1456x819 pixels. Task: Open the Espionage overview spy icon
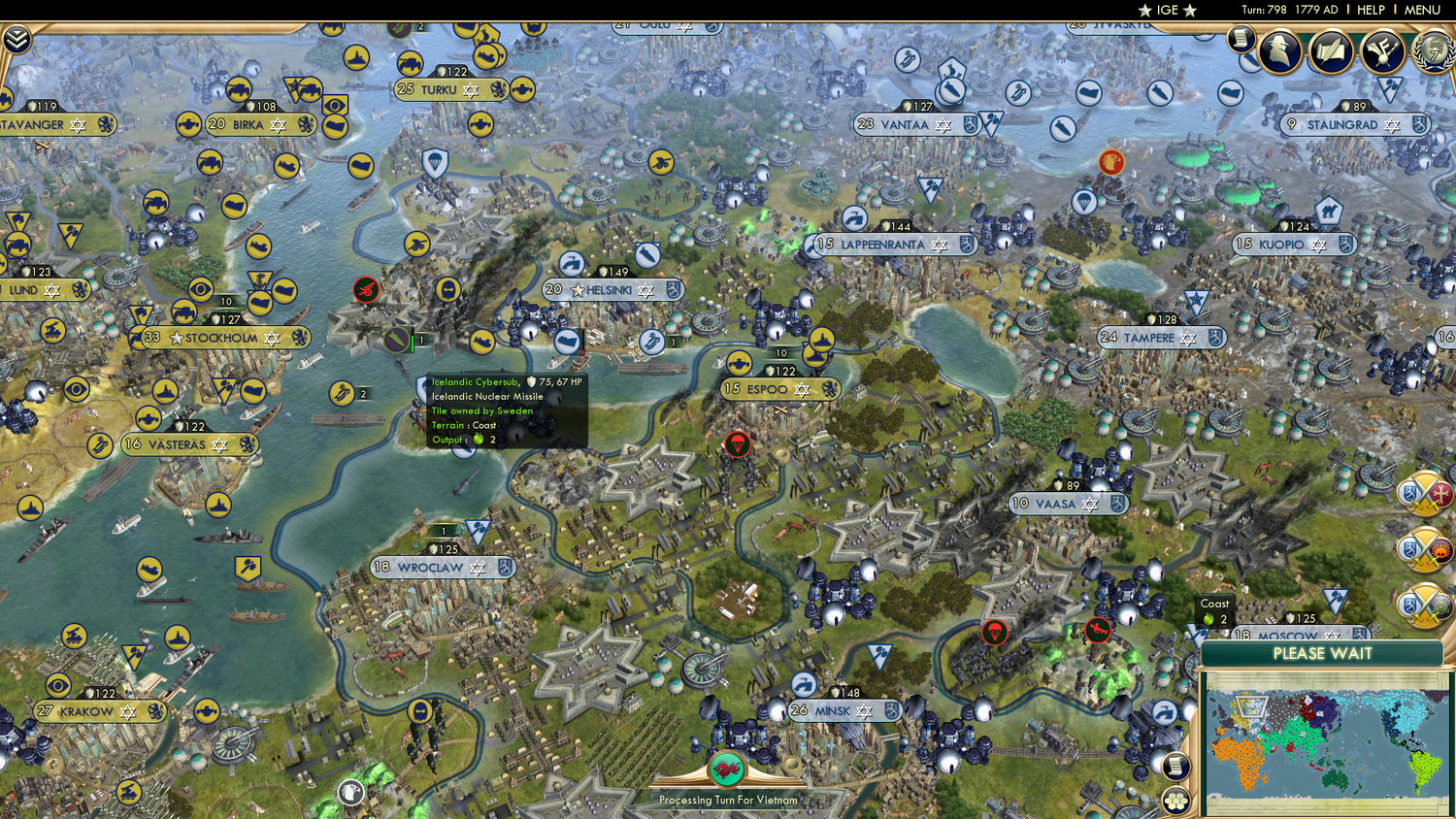click(1281, 50)
